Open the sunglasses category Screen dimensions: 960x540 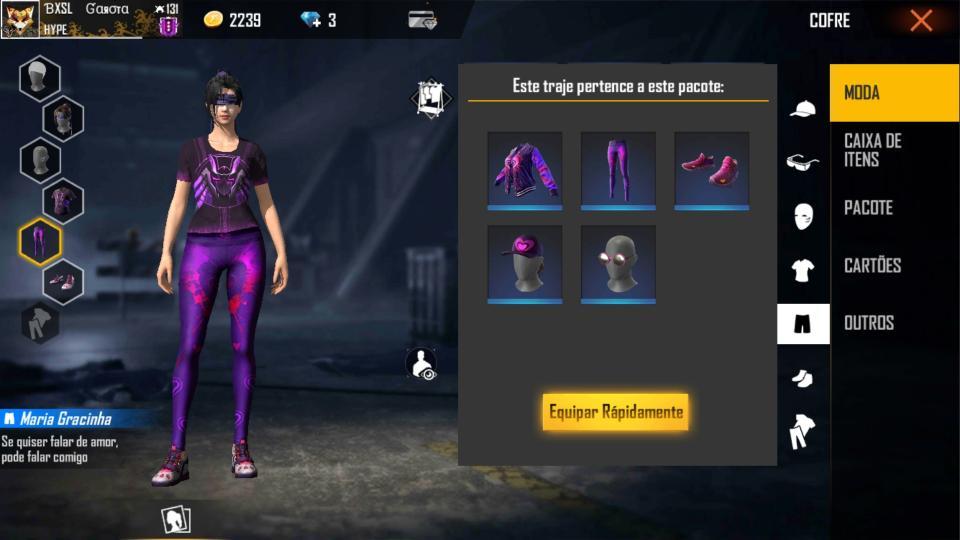(803, 162)
